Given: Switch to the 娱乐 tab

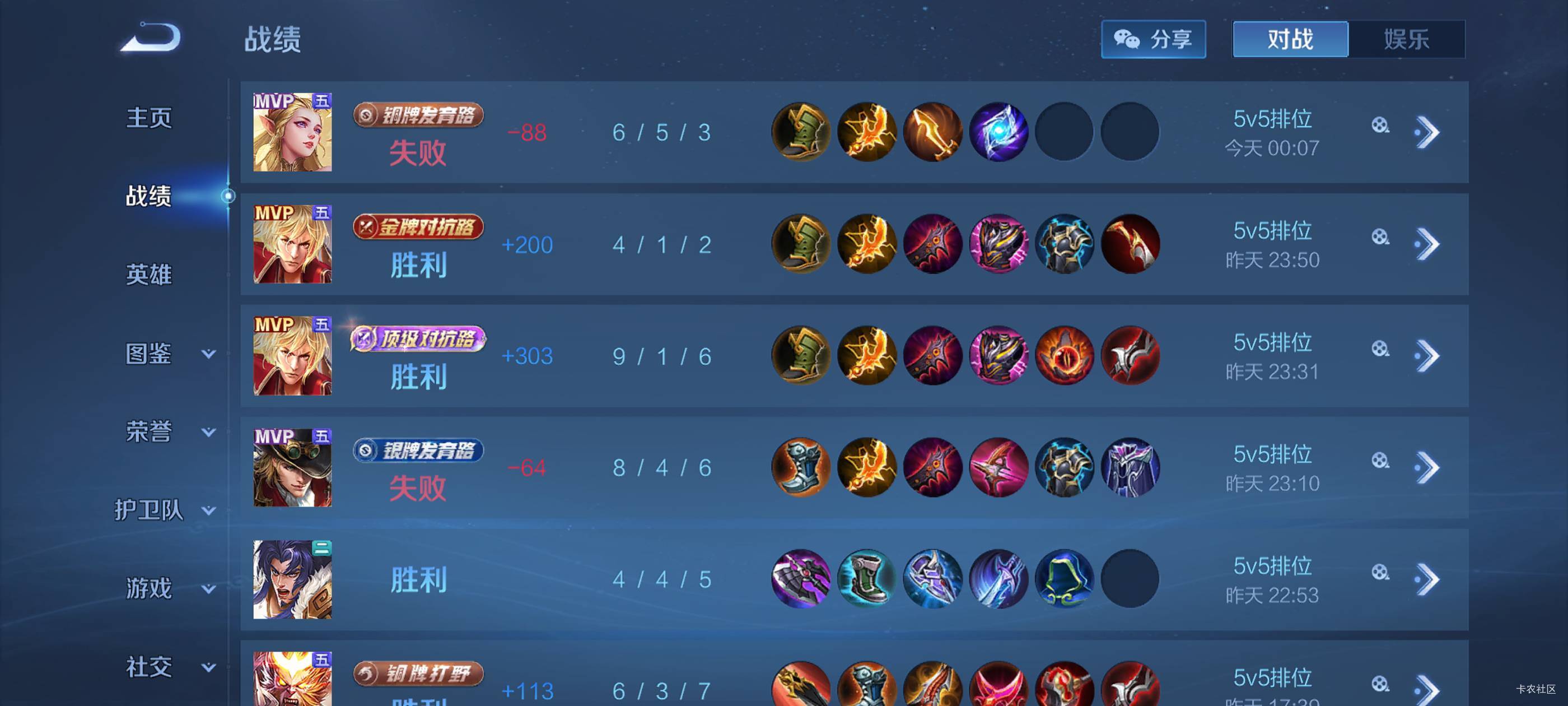Looking at the screenshot, I should click(1406, 40).
